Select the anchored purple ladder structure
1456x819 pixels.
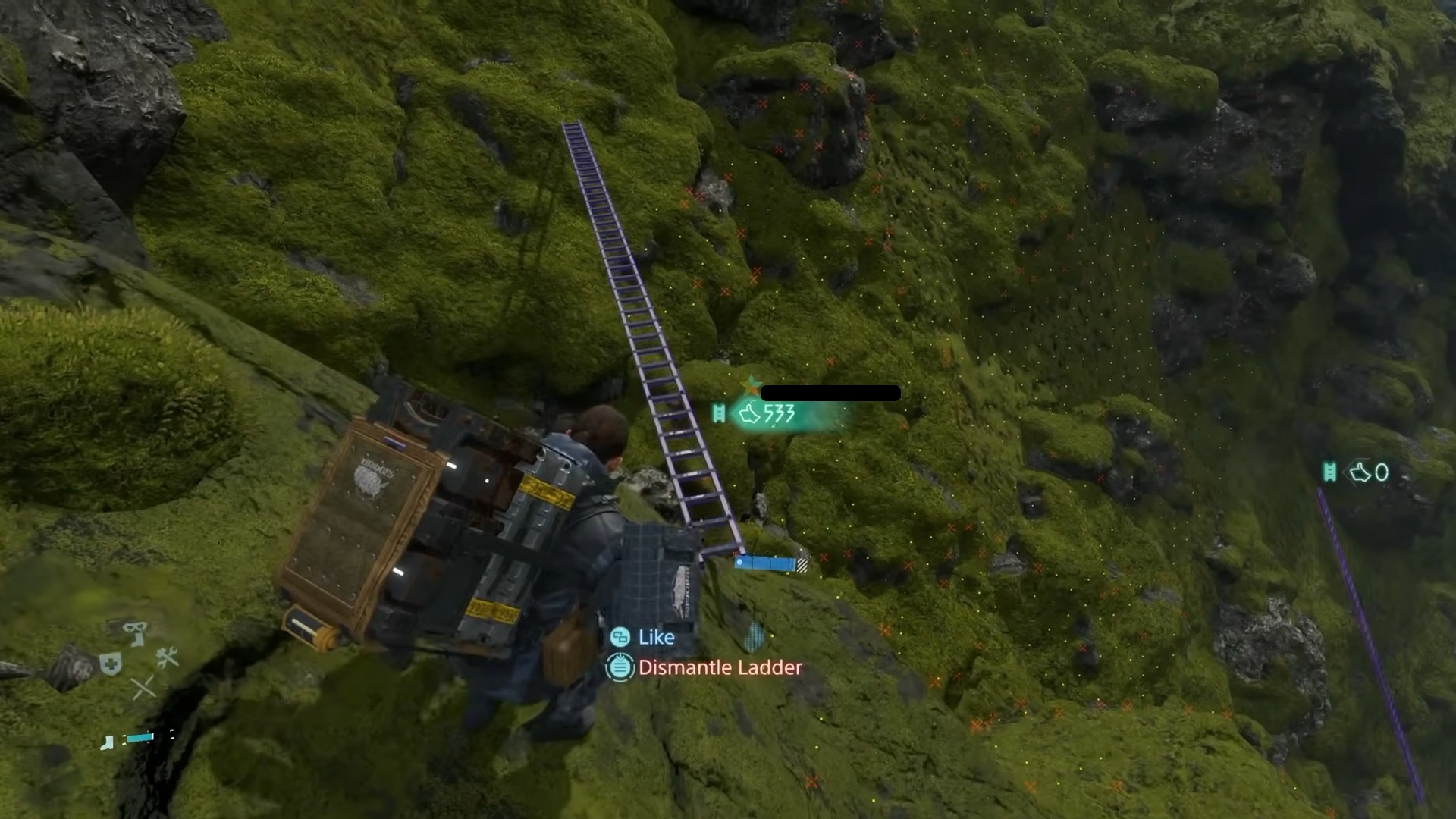(654, 341)
